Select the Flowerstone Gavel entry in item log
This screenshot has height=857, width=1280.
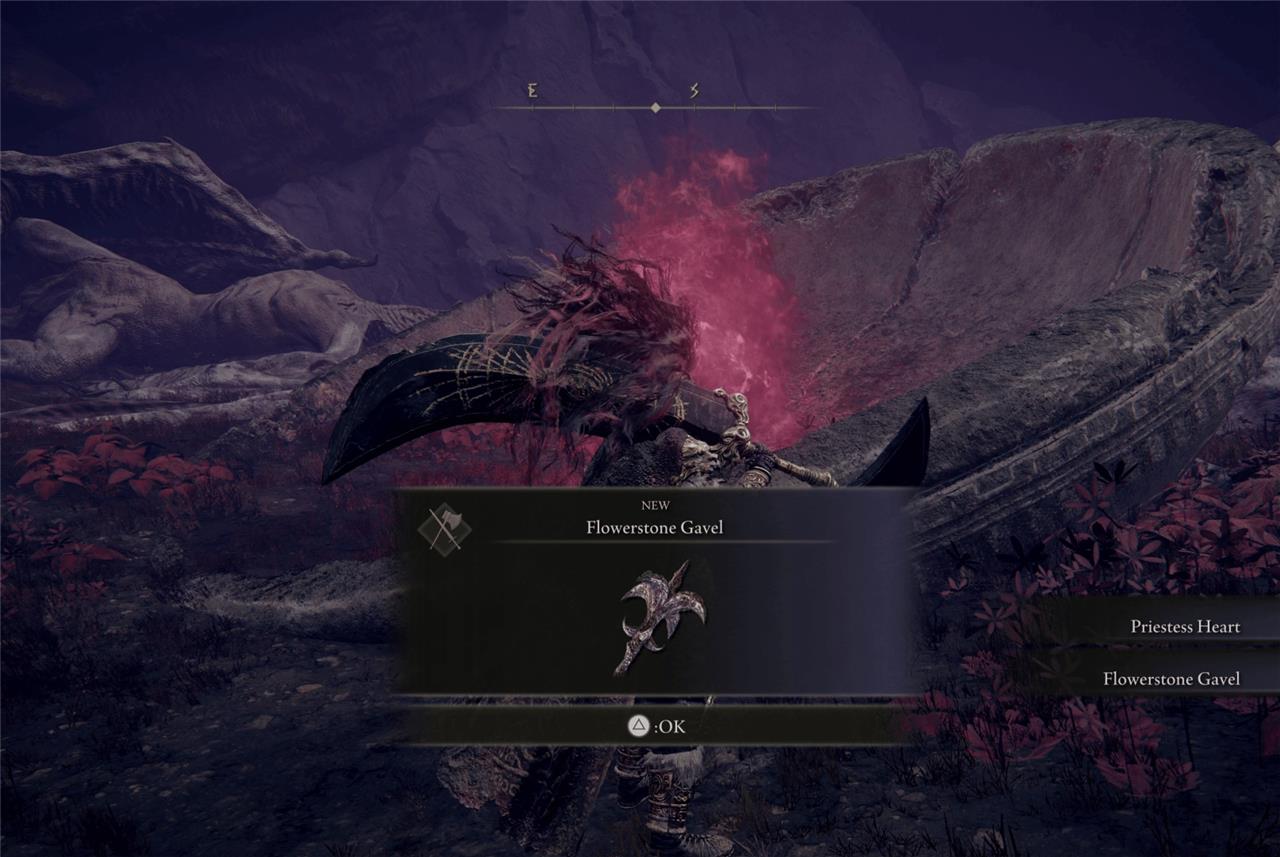coord(1170,679)
